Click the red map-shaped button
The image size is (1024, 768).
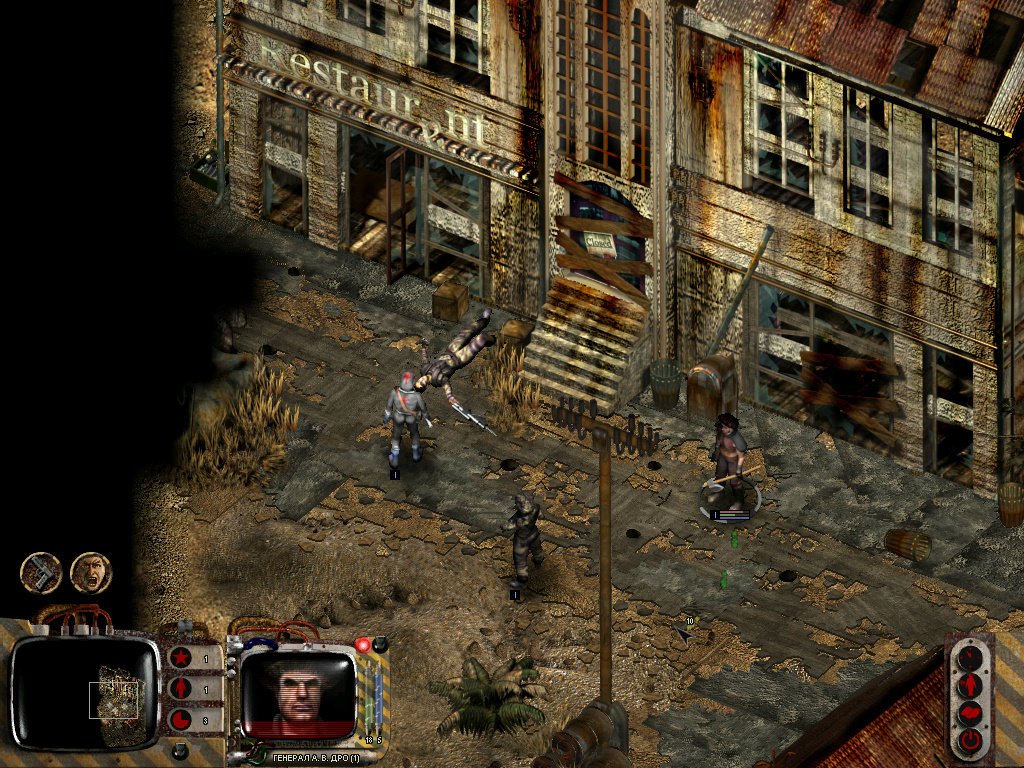(x=968, y=713)
